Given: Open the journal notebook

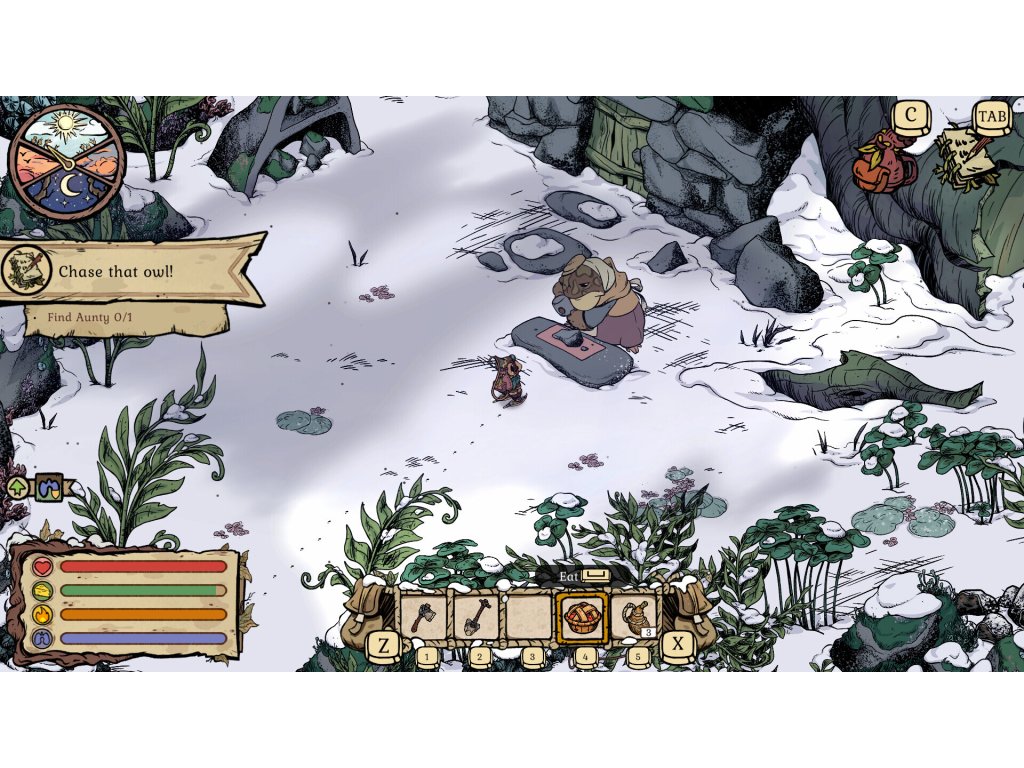Looking at the screenshot, I should [963, 160].
